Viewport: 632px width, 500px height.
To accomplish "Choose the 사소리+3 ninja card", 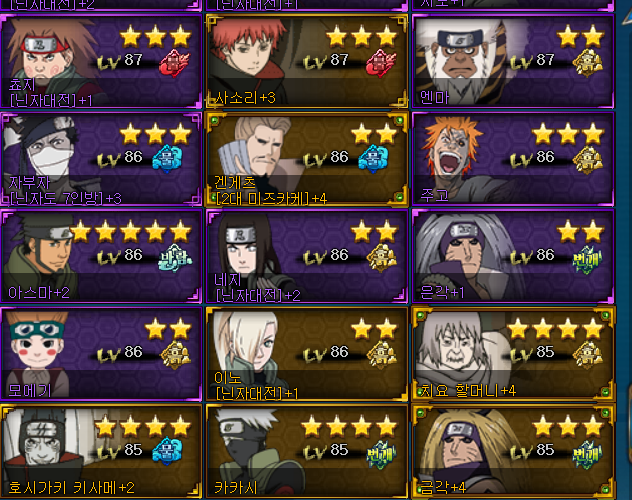I will tap(306, 60).
